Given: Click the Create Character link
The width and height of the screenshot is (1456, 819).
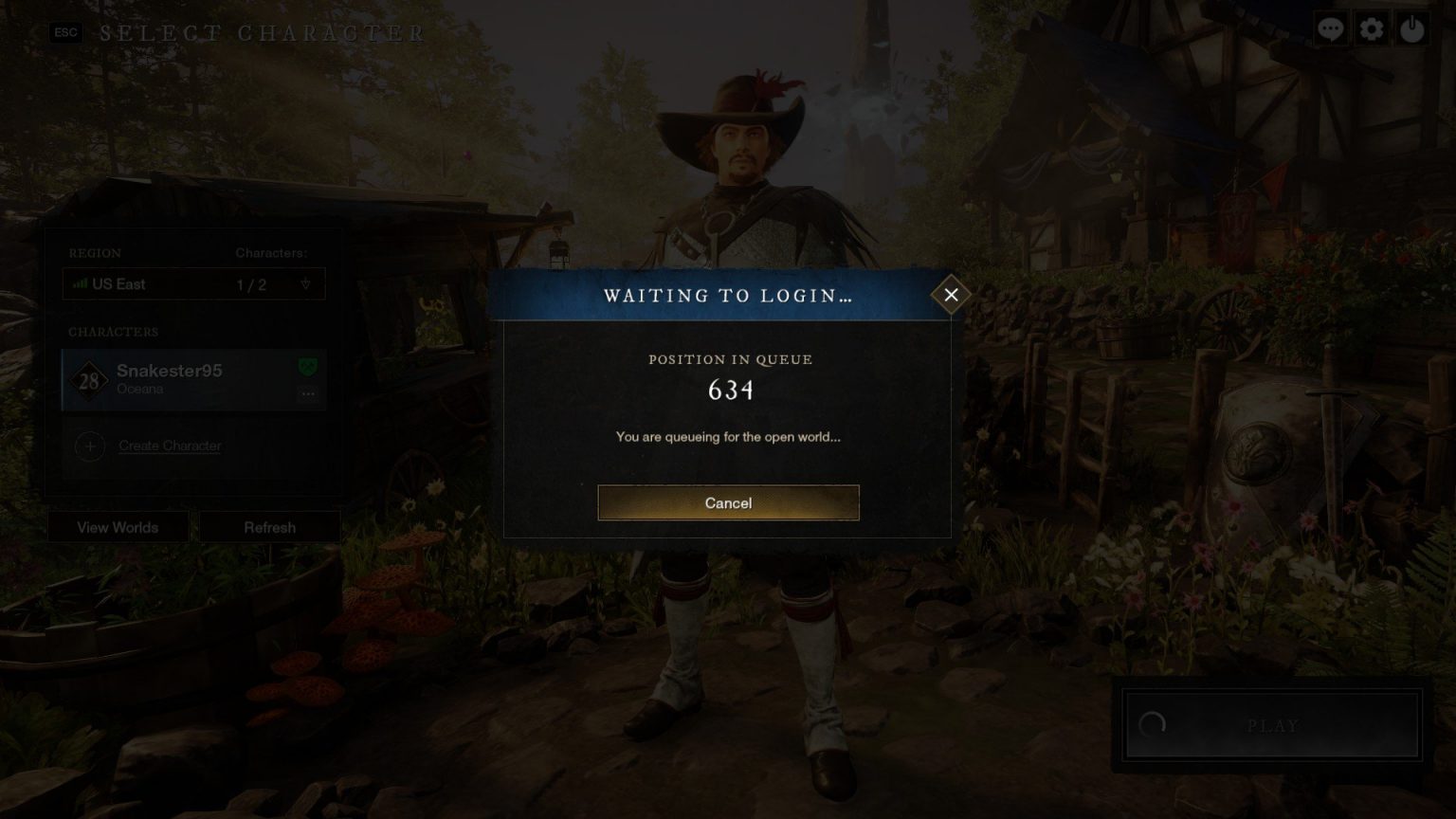Looking at the screenshot, I should point(170,446).
